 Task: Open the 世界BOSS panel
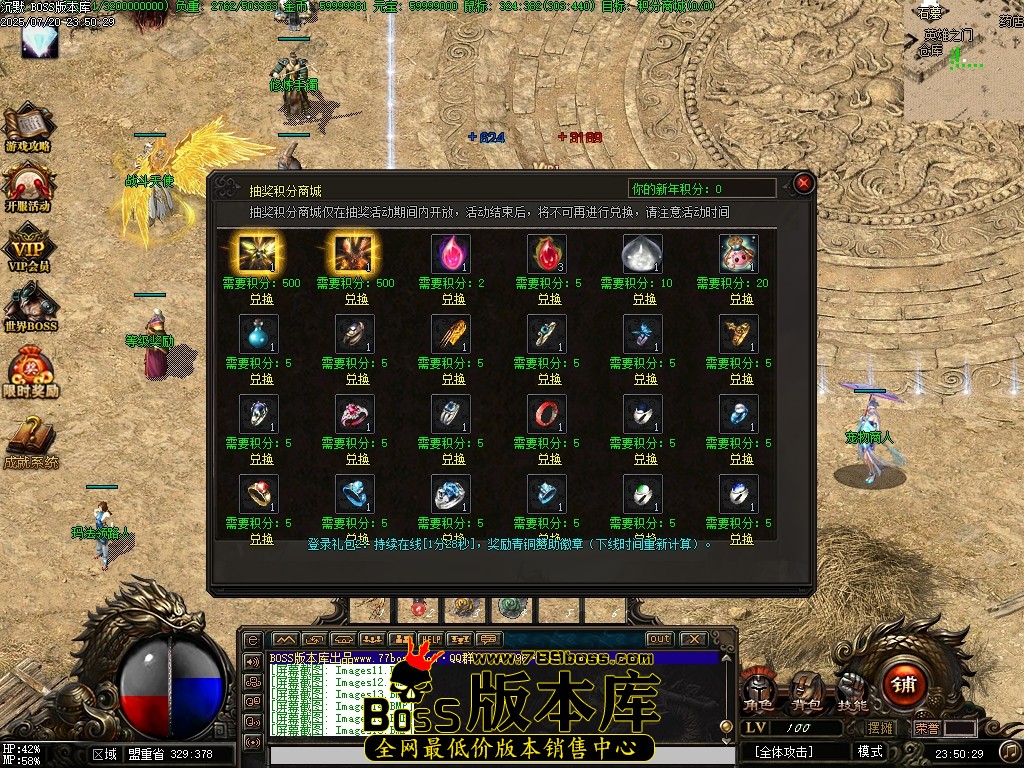(x=30, y=308)
